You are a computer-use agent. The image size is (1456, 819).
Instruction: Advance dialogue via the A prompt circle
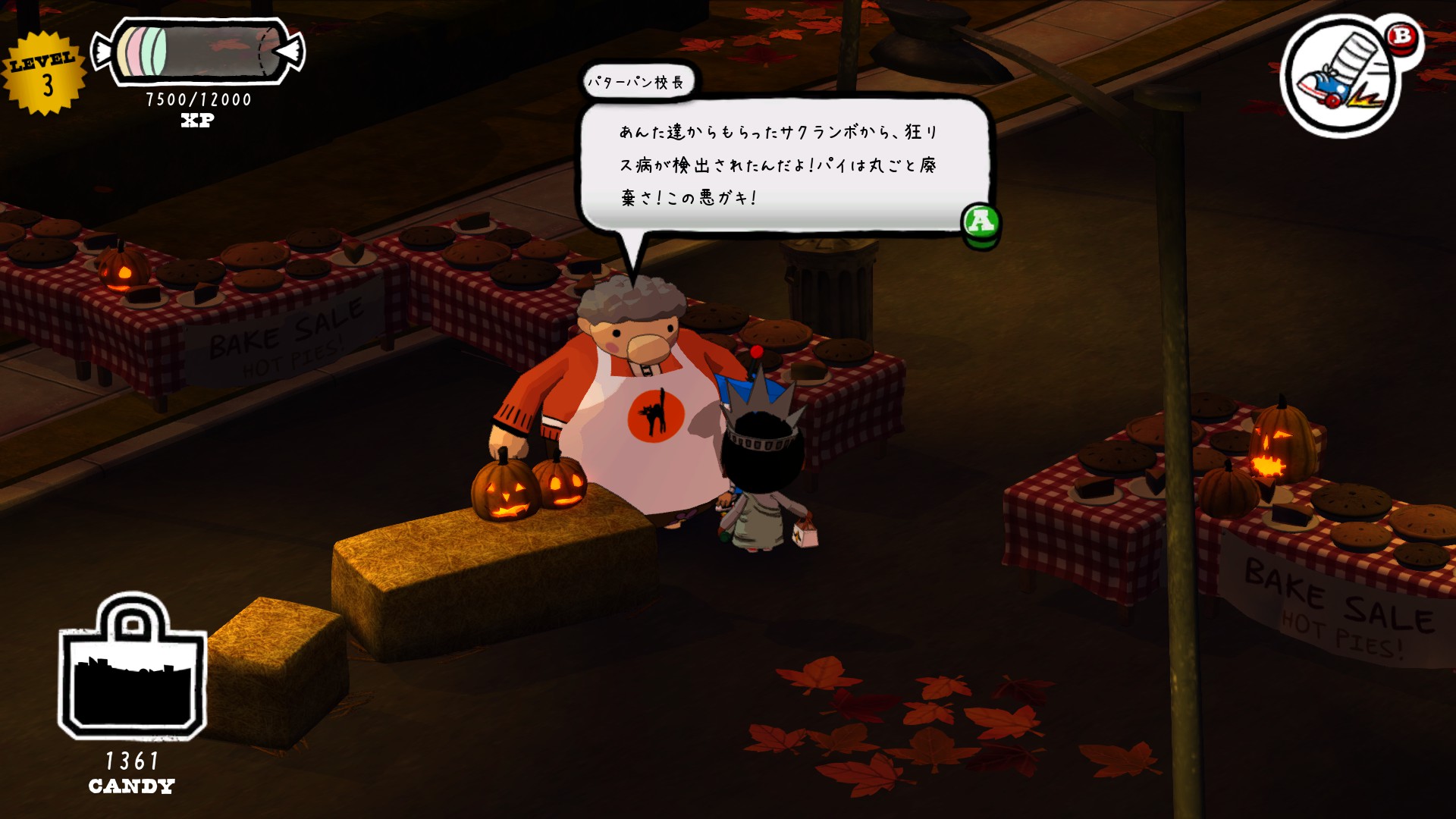982,221
